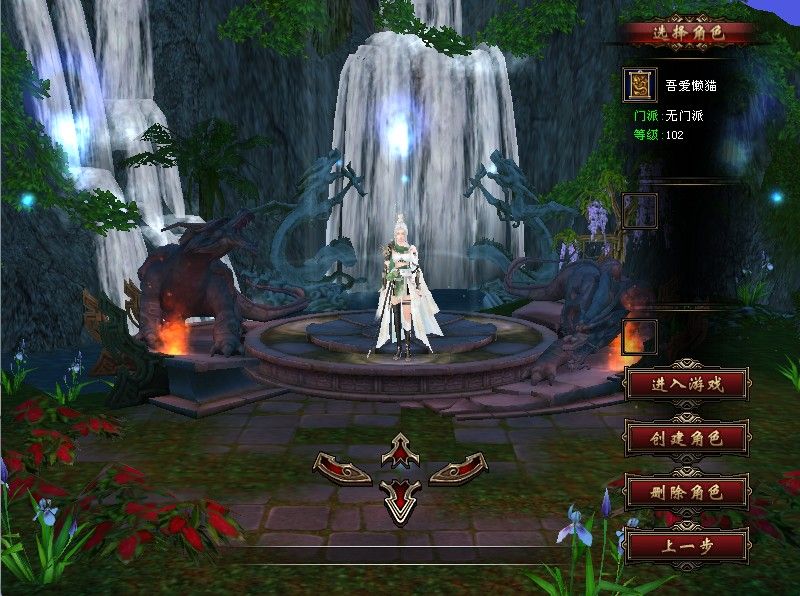This screenshot has height=596, width=800.
Task: Rotate character with left arrow
Action: [342, 467]
